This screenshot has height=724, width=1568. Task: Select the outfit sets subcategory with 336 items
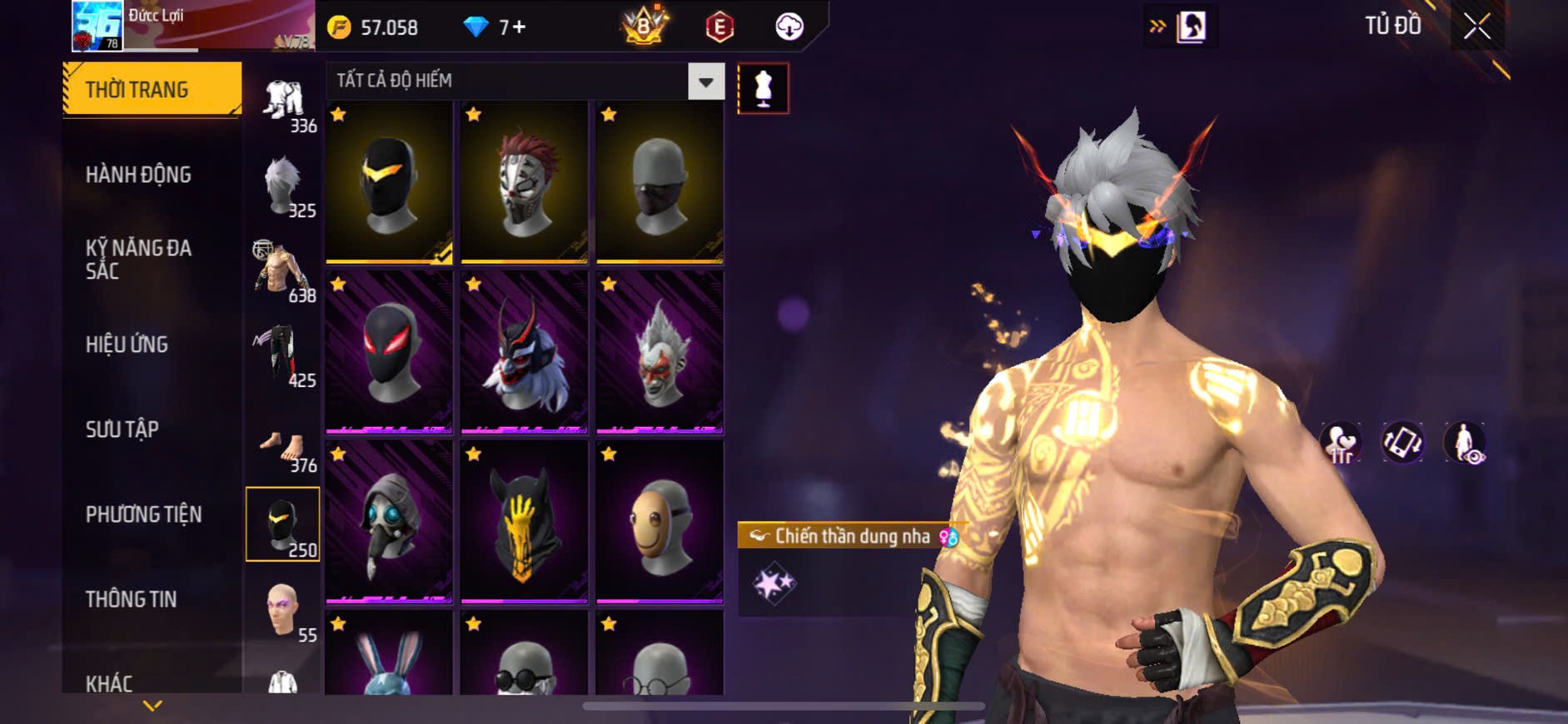283,104
